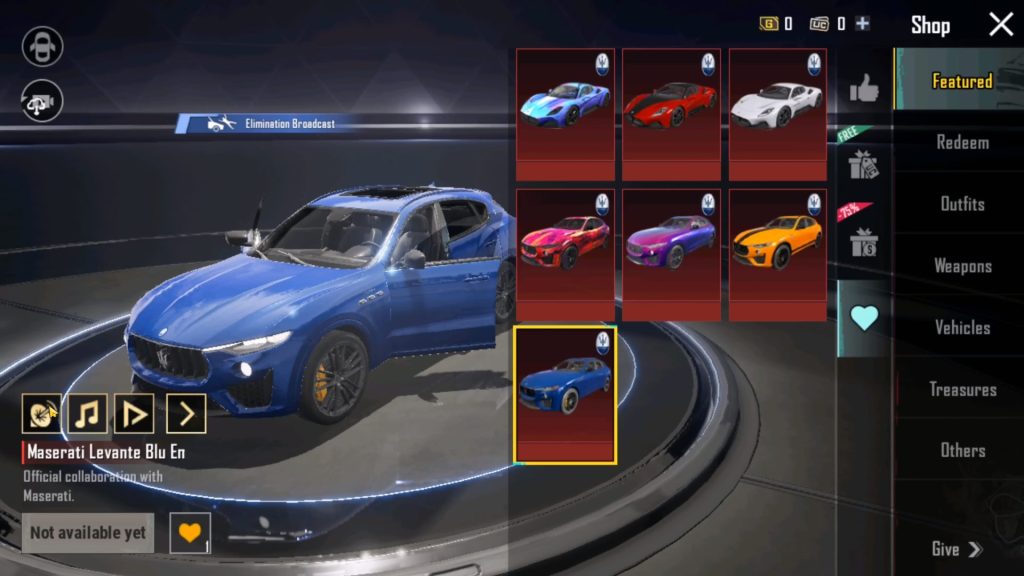Go to the Outfits category
1024x576 pixels.
pos(962,204)
